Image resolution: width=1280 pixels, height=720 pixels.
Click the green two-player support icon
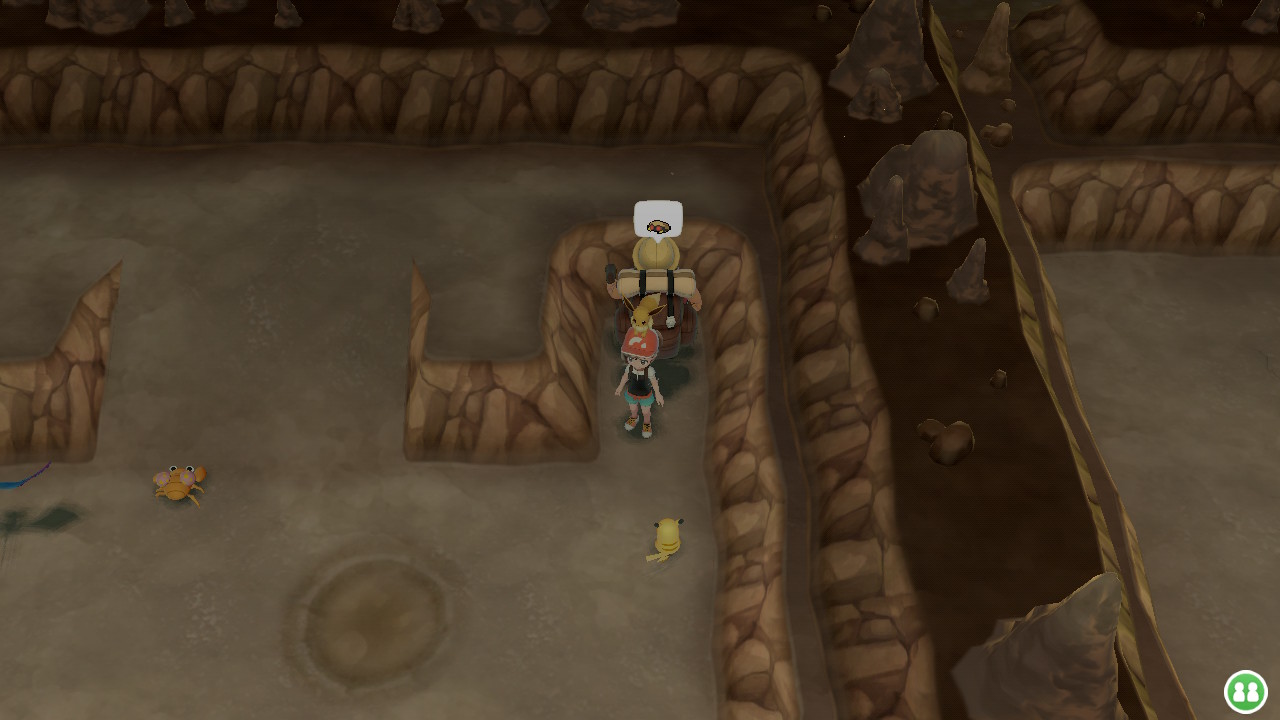pos(1245,691)
